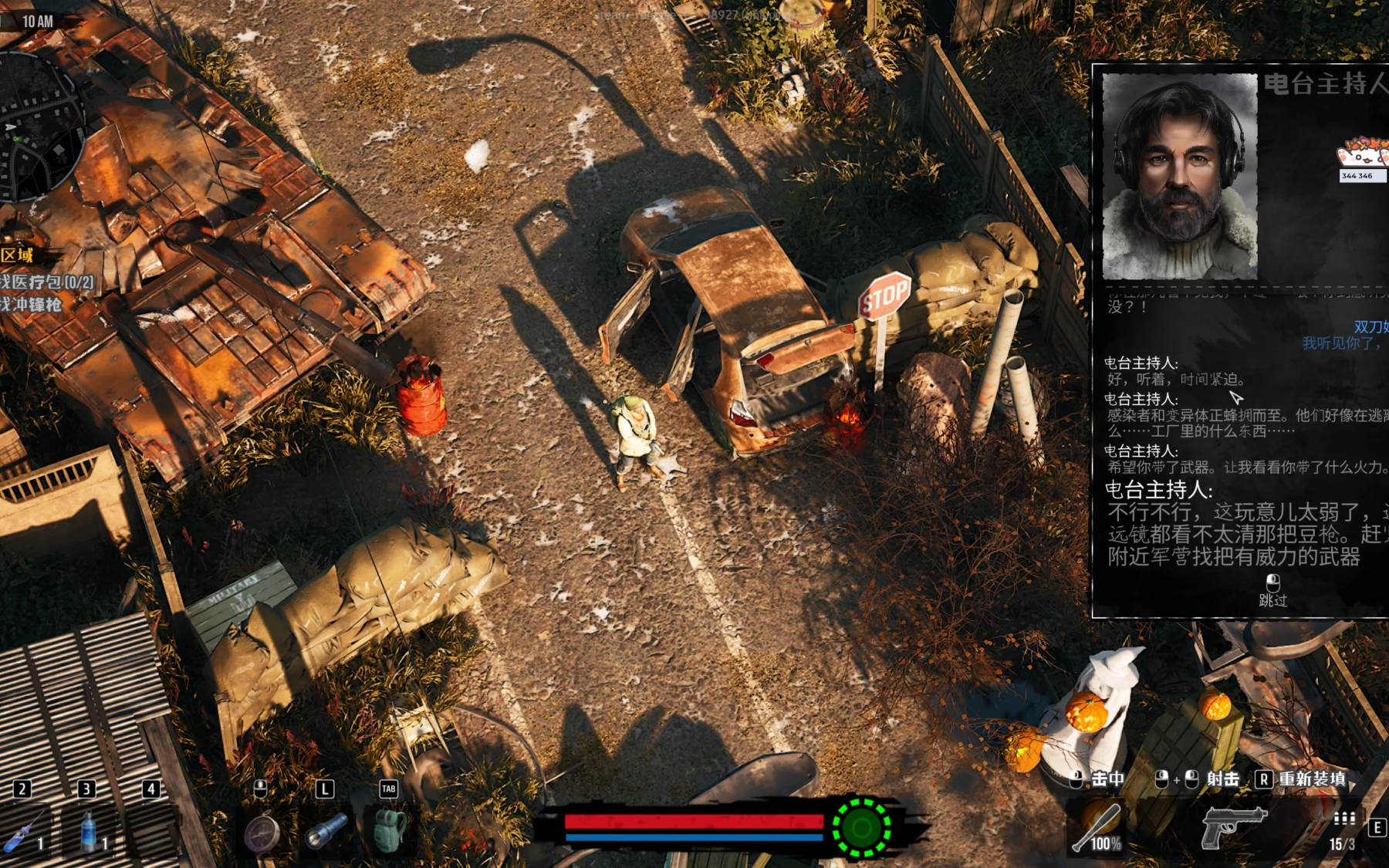Skip the radio host dialogue (跳过)
This screenshot has height=868, width=1389.
pos(1272,592)
